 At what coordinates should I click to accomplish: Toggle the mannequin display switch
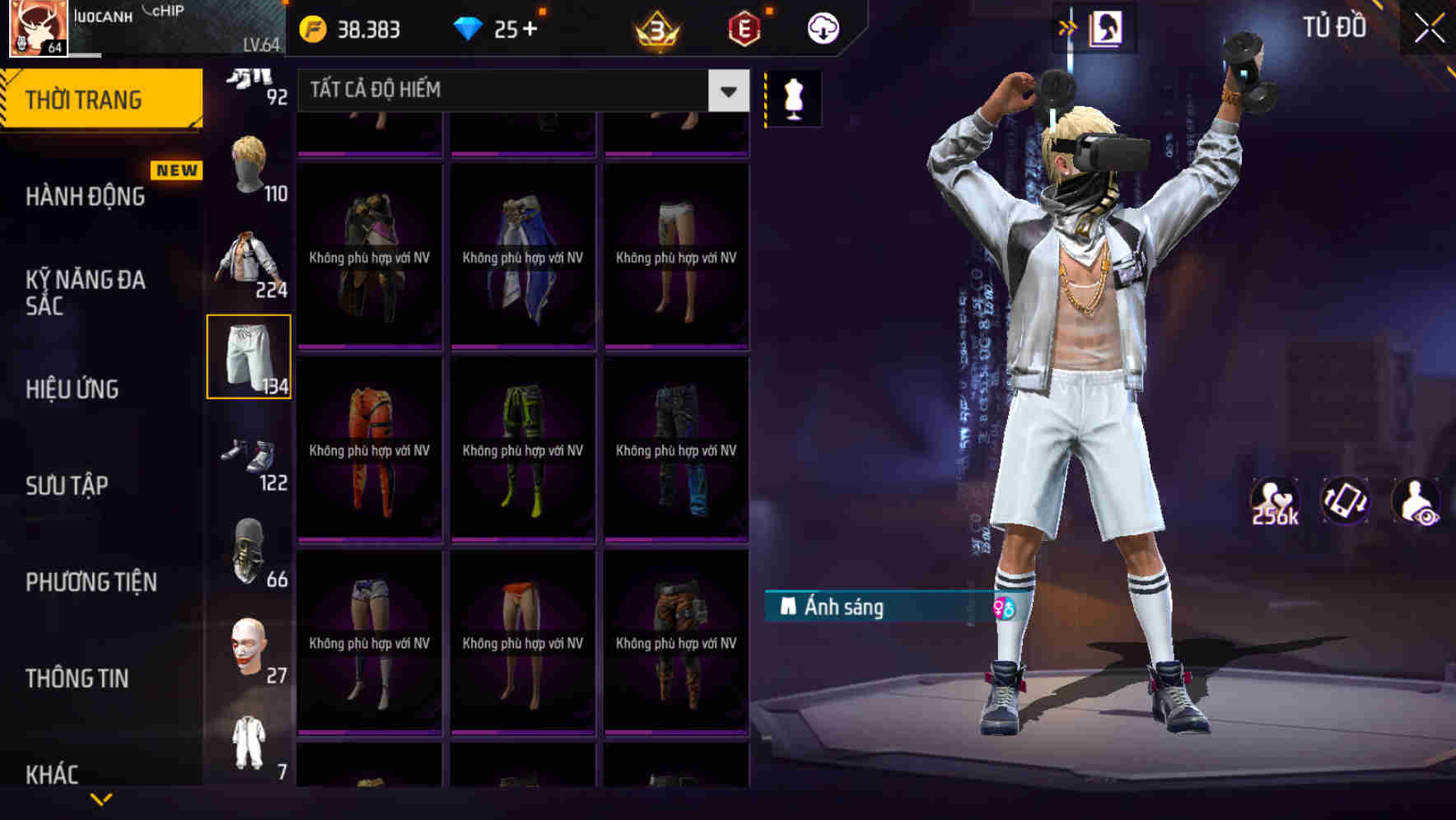tap(793, 97)
